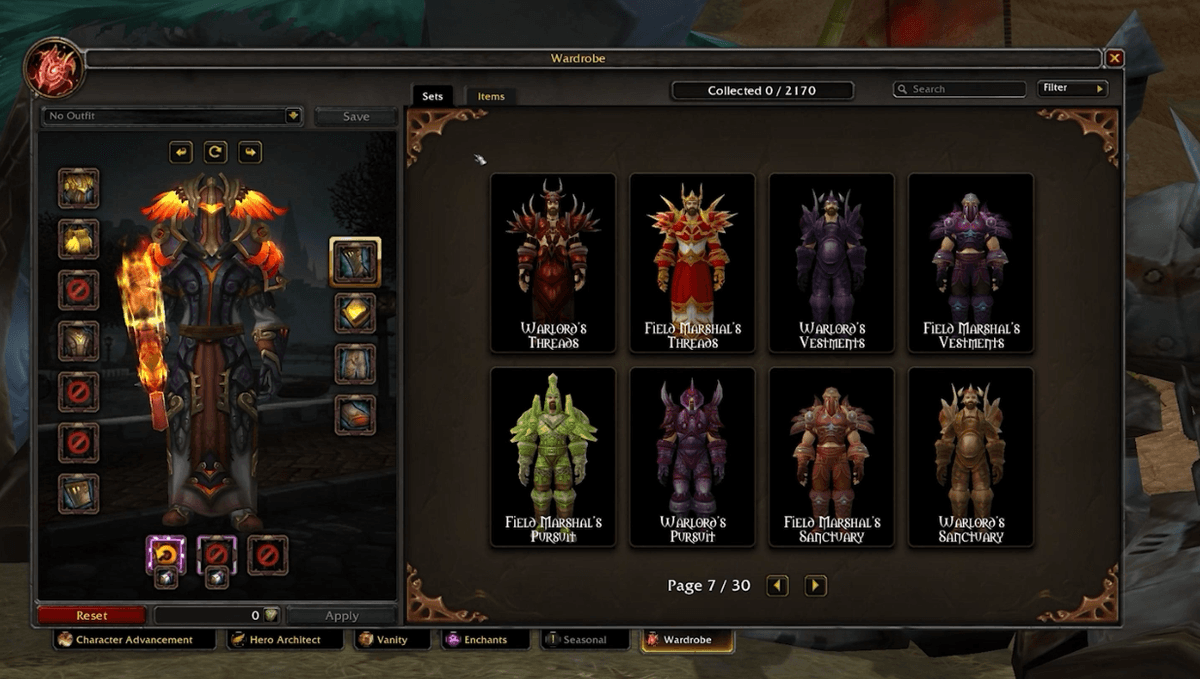Select the Warlord's Sanctuary set
The width and height of the screenshot is (1200, 679).
point(970,457)
